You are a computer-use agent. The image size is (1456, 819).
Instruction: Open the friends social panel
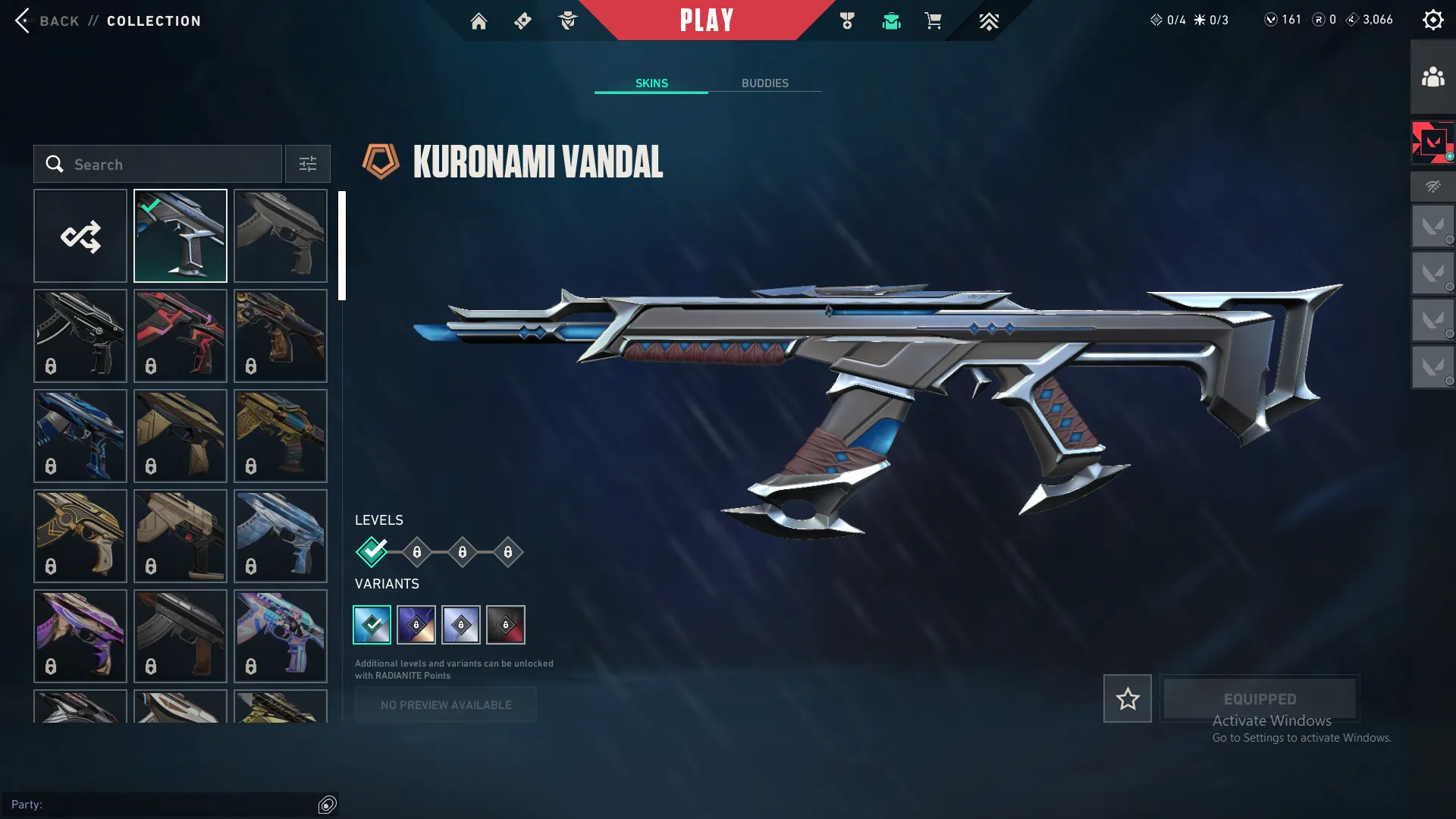(x=1432, y=74)
